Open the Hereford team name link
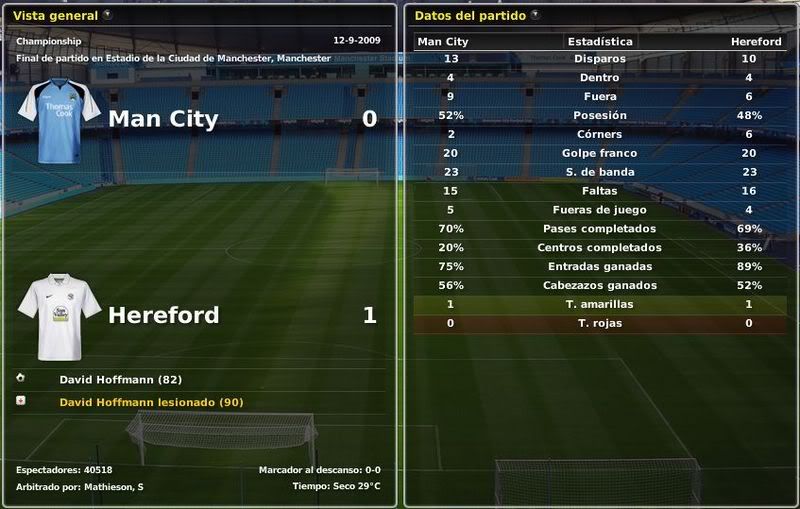 tap(163, 315)
